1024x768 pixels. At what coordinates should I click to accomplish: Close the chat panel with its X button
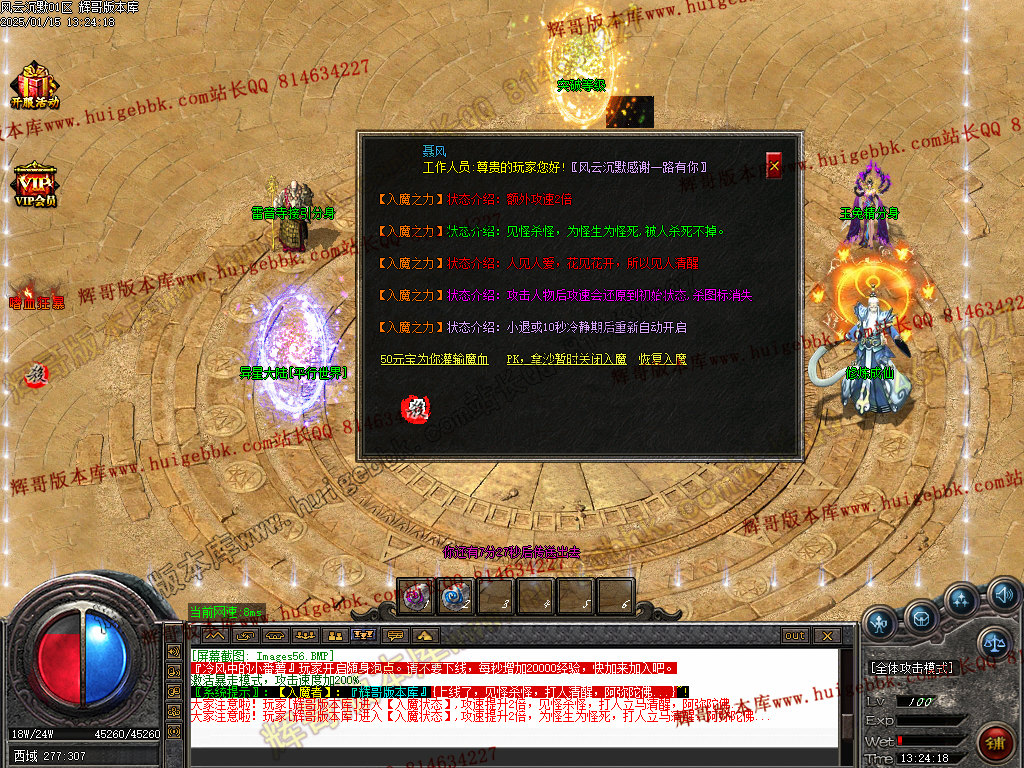point(826,636)
